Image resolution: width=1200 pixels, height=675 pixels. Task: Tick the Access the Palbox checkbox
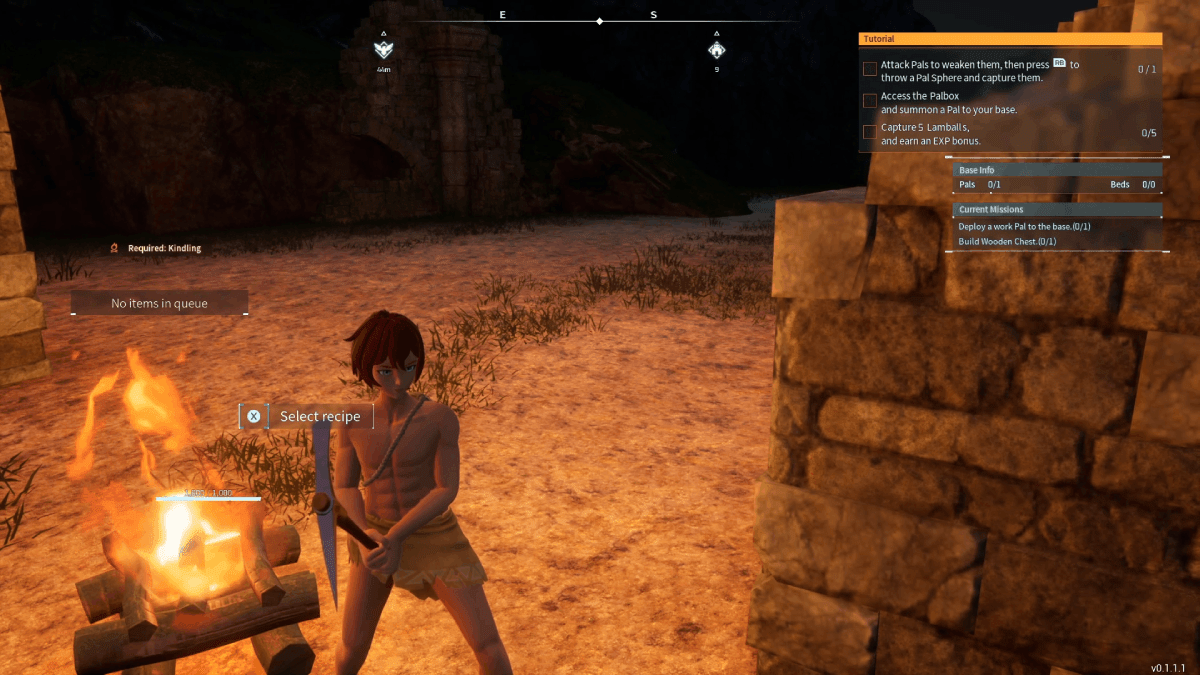(x=870, y=101)
